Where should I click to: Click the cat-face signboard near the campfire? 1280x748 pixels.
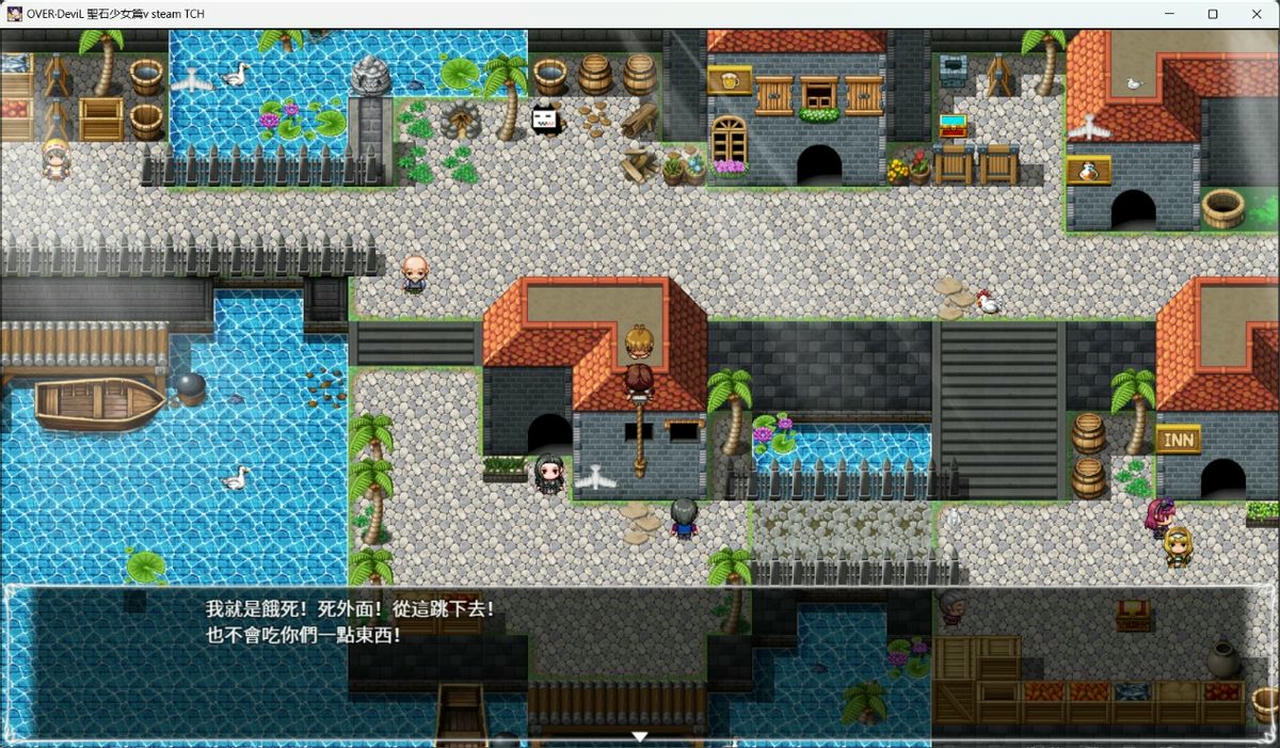[x=545, y=117]
